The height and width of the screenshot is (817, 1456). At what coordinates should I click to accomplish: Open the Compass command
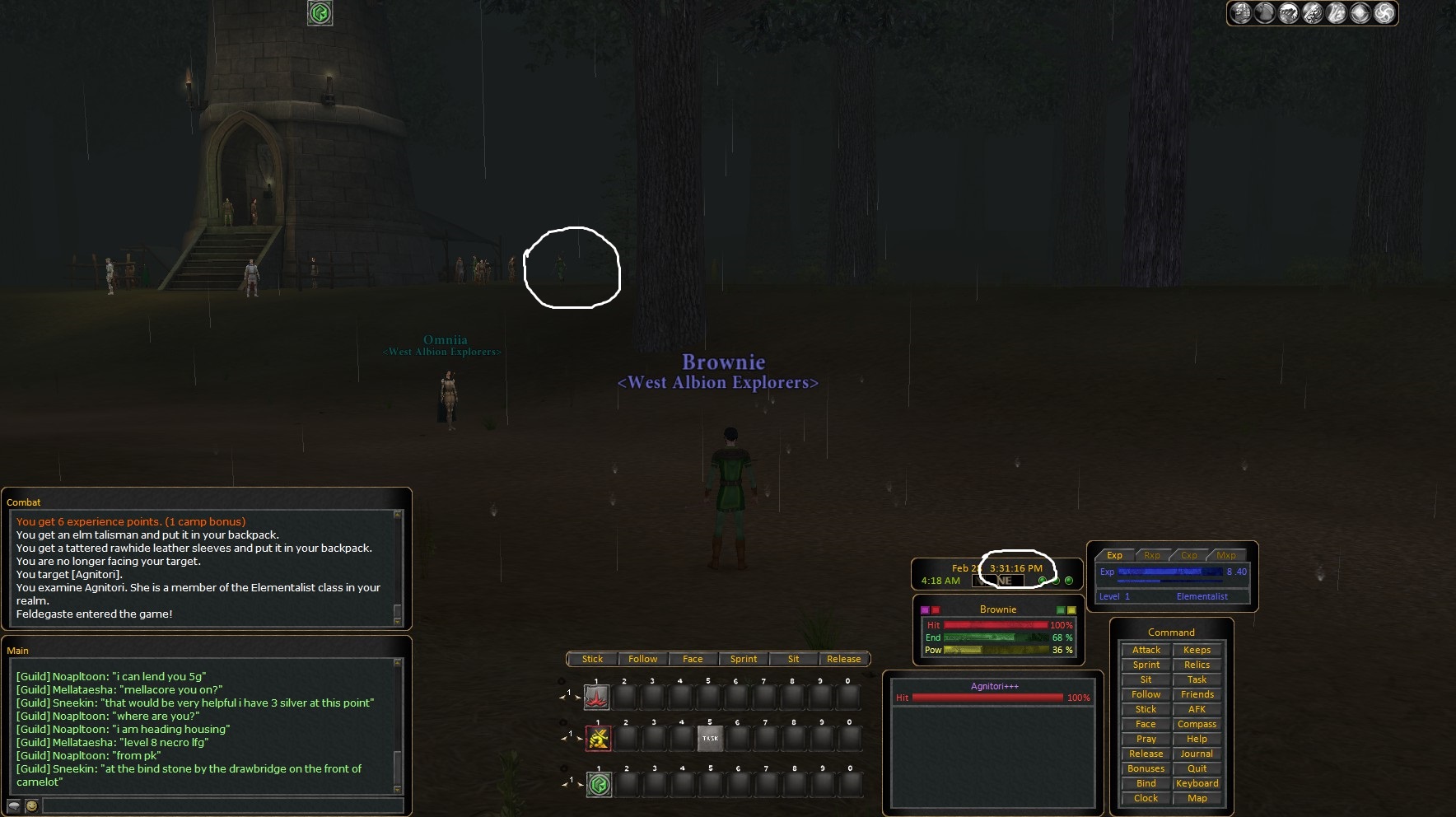[1197, 724]
